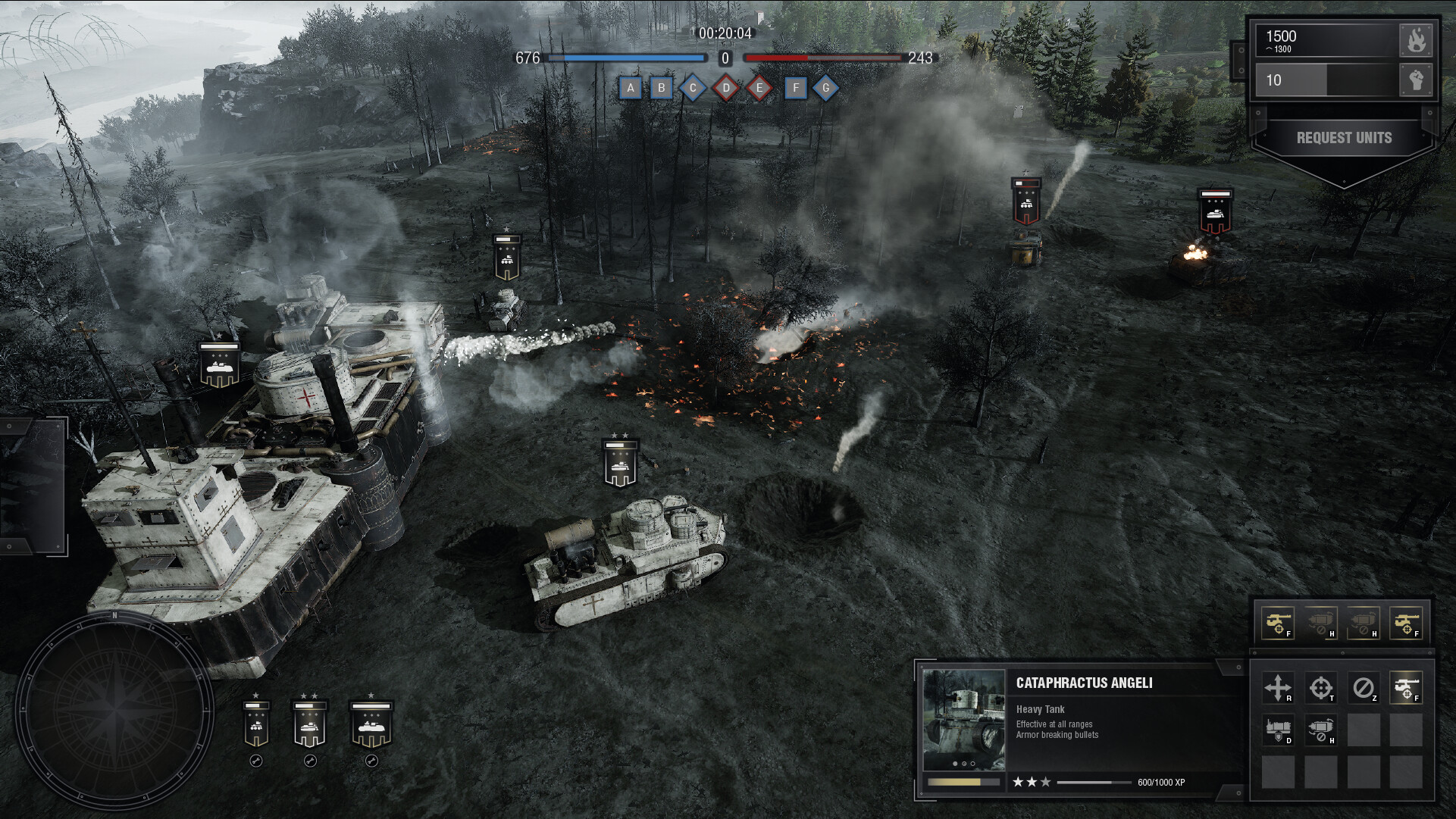Click the Cataphractus Angeli unit portrait
This screenshot has height=819, width=1456.
pos(964,719)
